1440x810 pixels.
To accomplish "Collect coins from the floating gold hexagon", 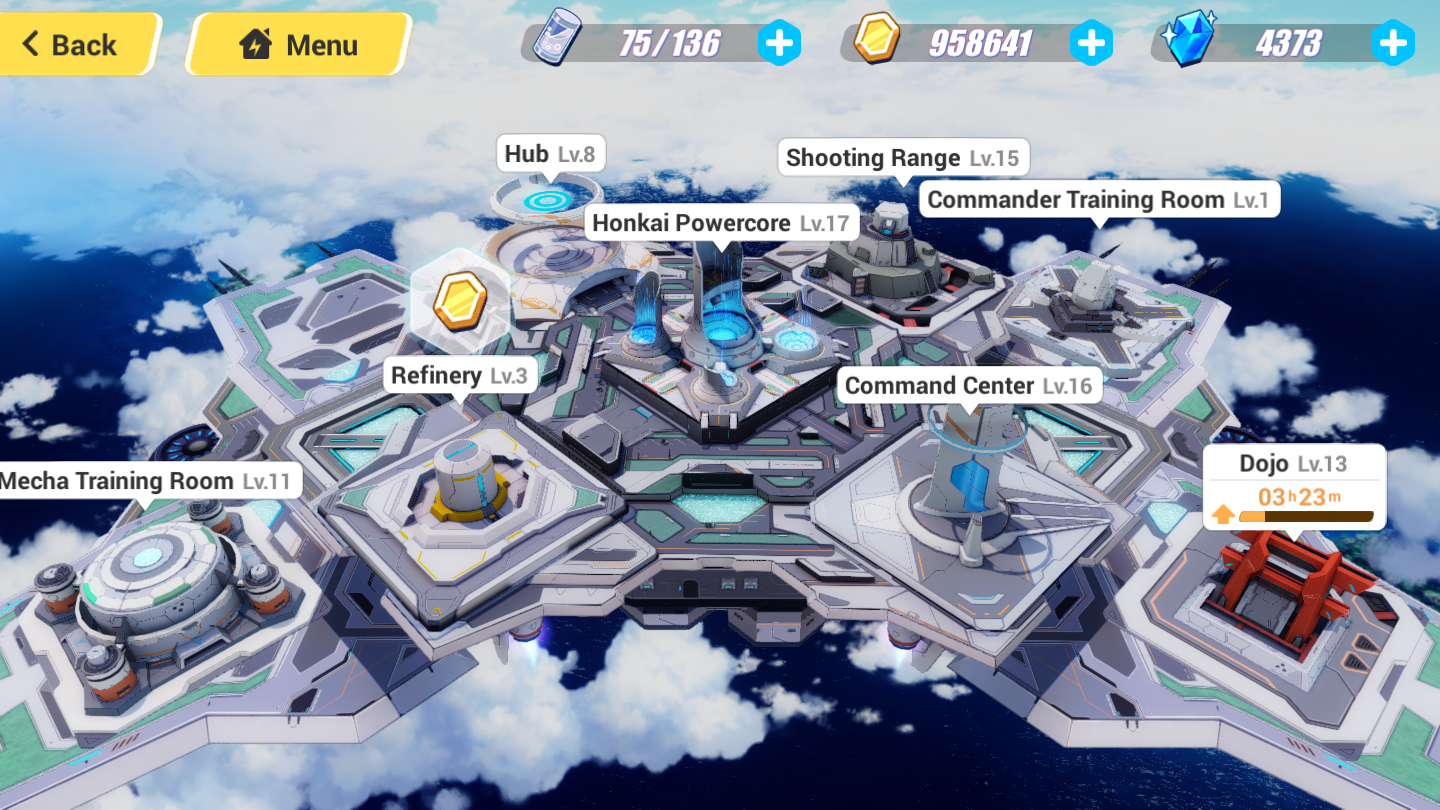I will tap(460, 299).
